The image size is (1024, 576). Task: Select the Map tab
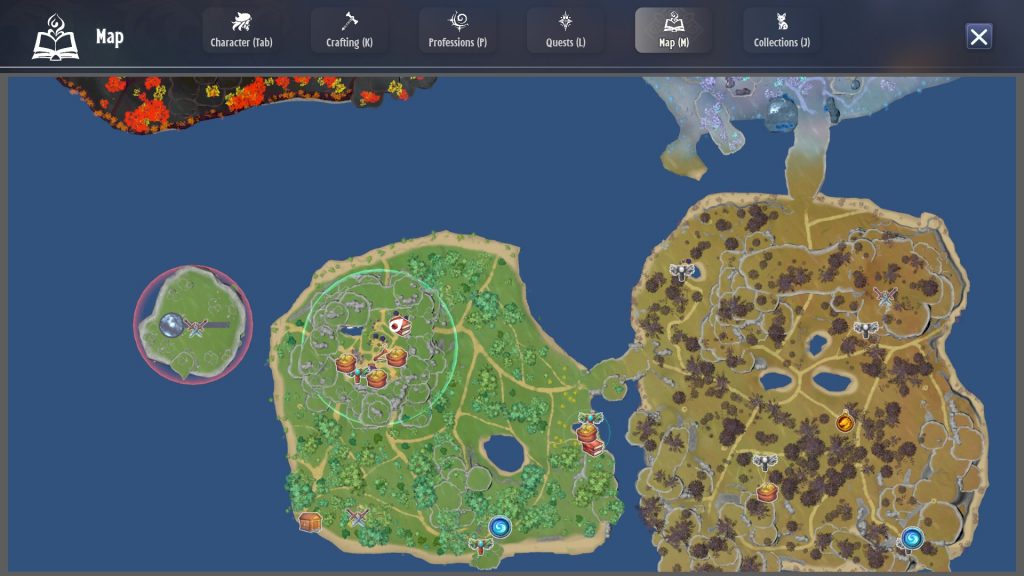[673, 30]
